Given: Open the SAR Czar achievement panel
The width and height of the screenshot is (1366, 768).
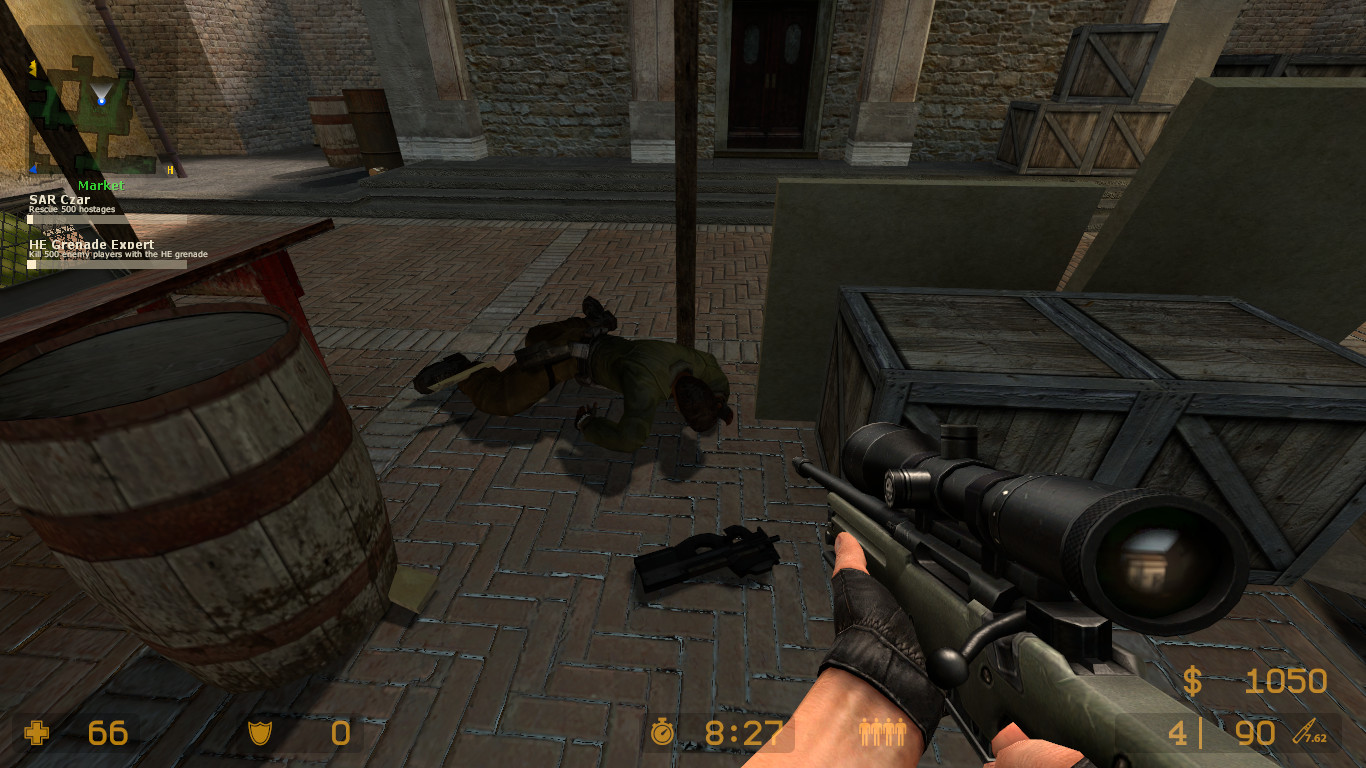Looking at the screenshot, I should click(x=58, y=201).
